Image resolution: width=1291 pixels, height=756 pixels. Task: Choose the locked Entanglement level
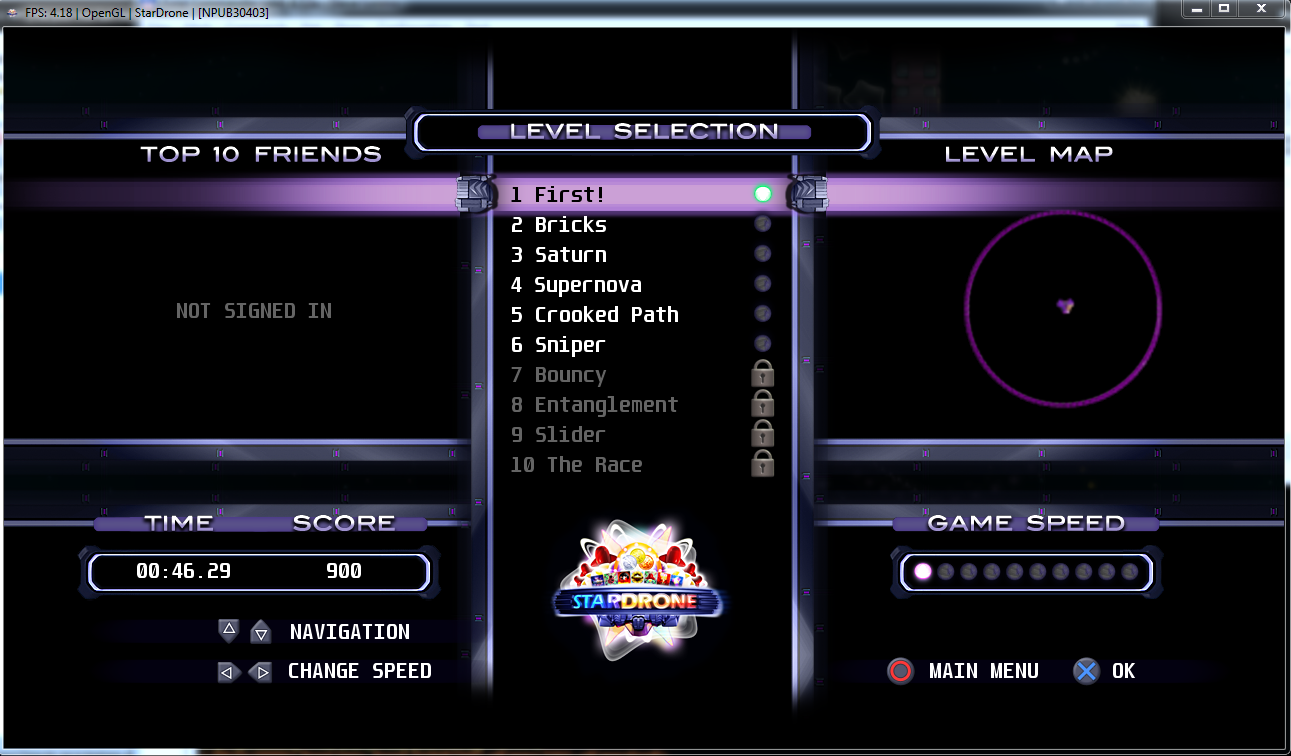(606, 405)
